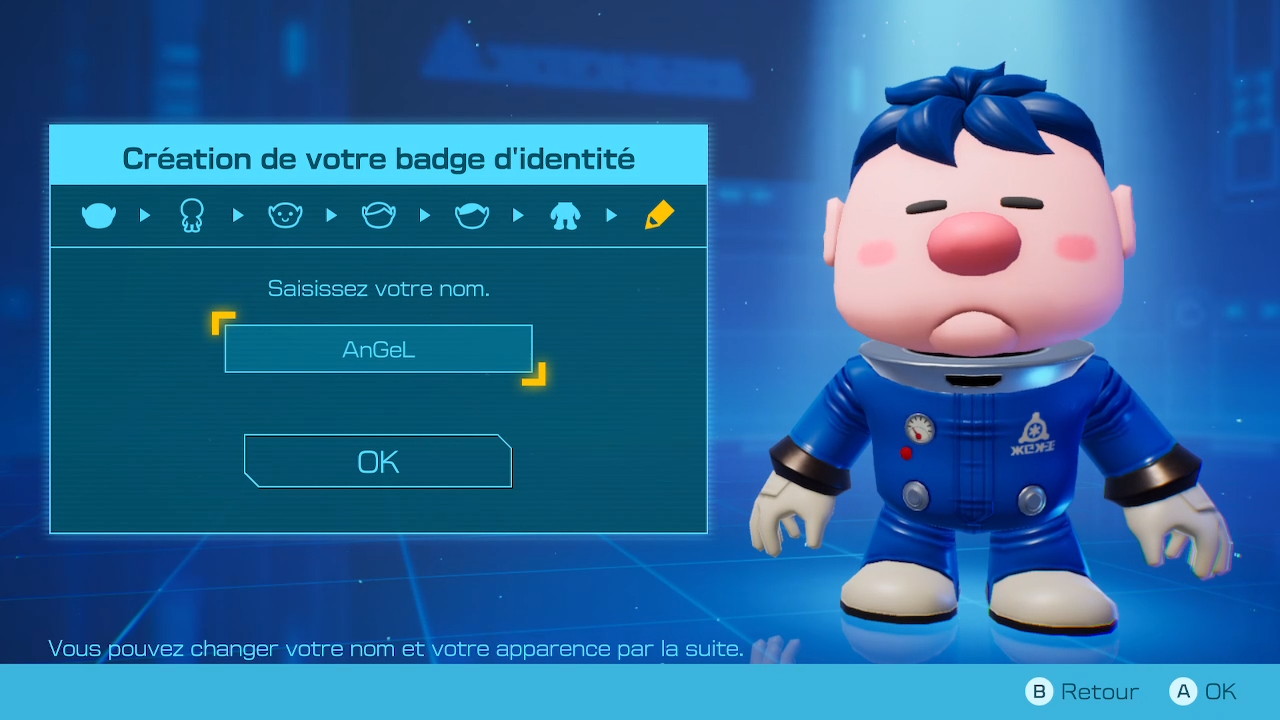1280x720 pixels.
Task: Go to the filled head silhouette step
Action: 99,215
